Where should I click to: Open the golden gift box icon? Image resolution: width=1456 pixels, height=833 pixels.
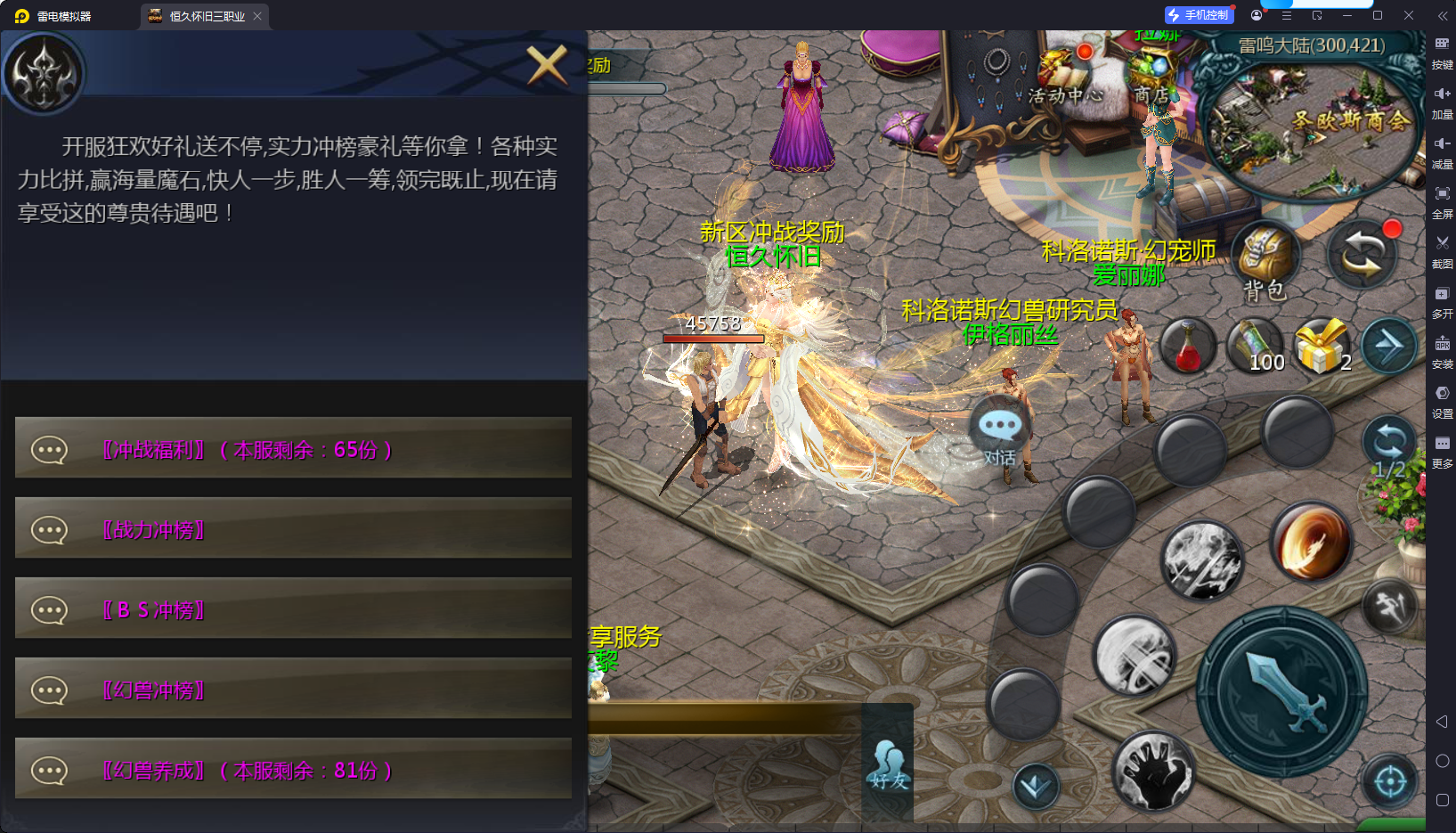pos(1322,346)
